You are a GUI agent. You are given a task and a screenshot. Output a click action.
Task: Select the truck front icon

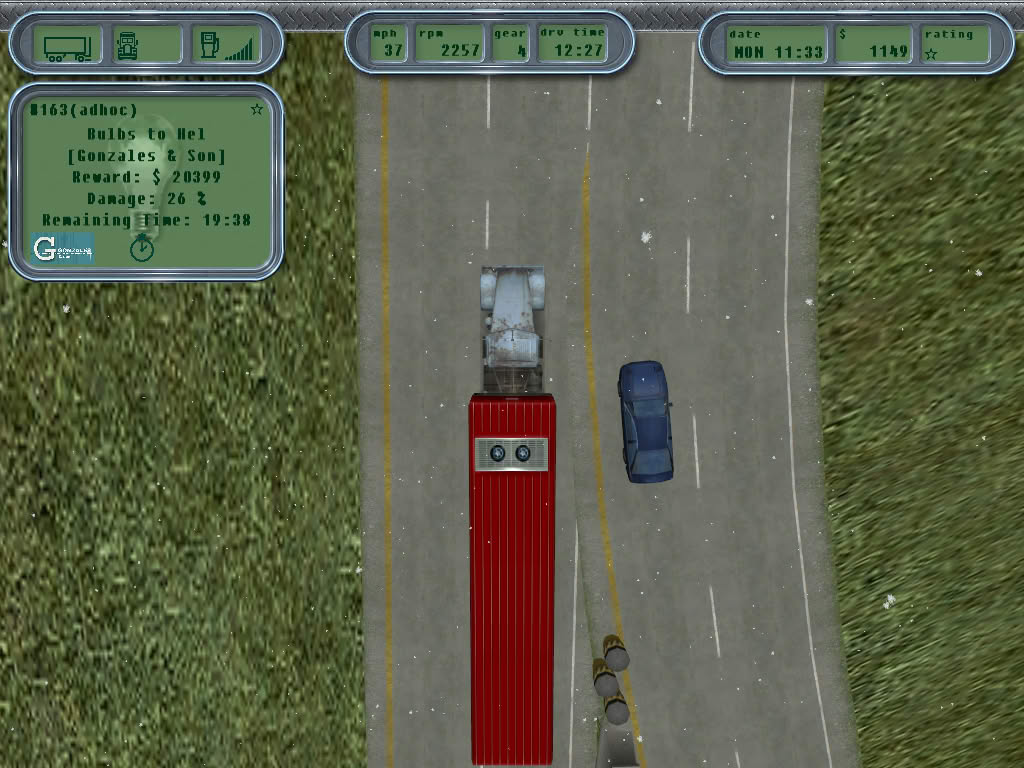tap(129, 45)
